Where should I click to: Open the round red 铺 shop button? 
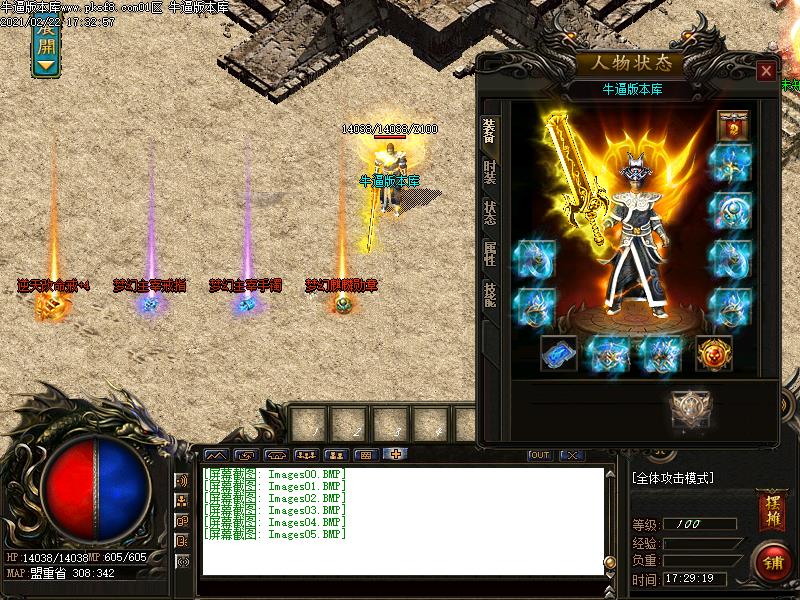point(772,561)
